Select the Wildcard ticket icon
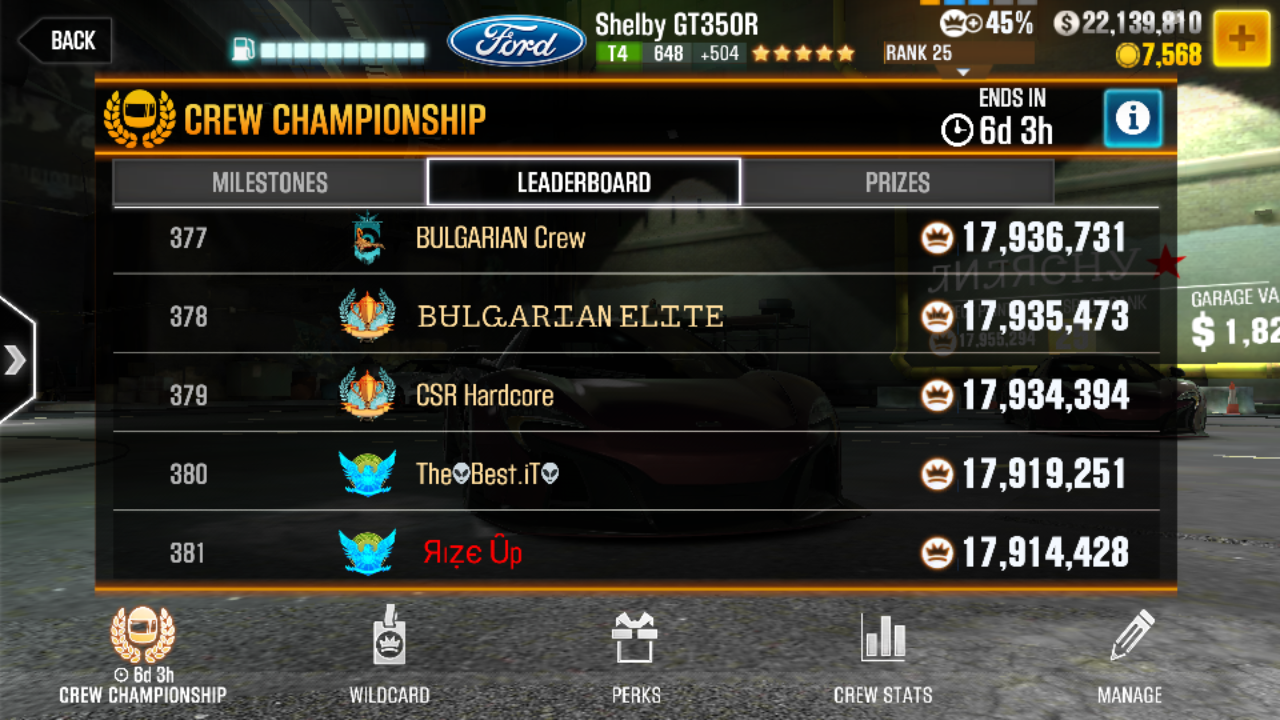The height and width of the screenshot is (720, 1280). [390, 640]
